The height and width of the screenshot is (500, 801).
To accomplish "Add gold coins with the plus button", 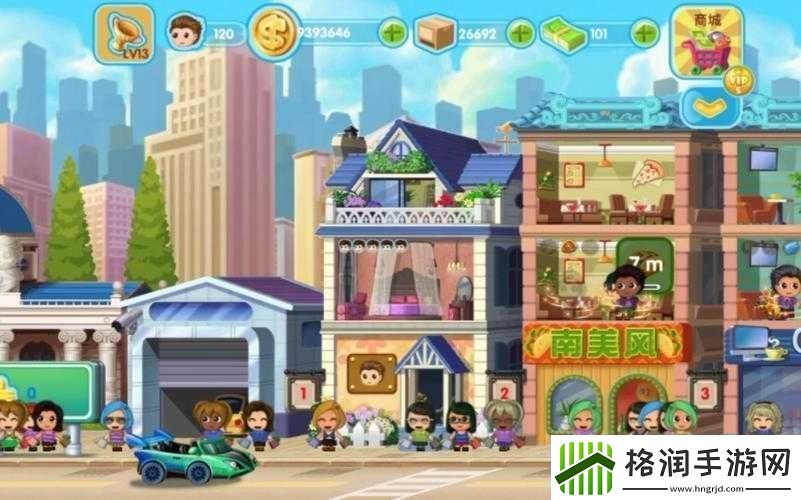I will [393, 33].
